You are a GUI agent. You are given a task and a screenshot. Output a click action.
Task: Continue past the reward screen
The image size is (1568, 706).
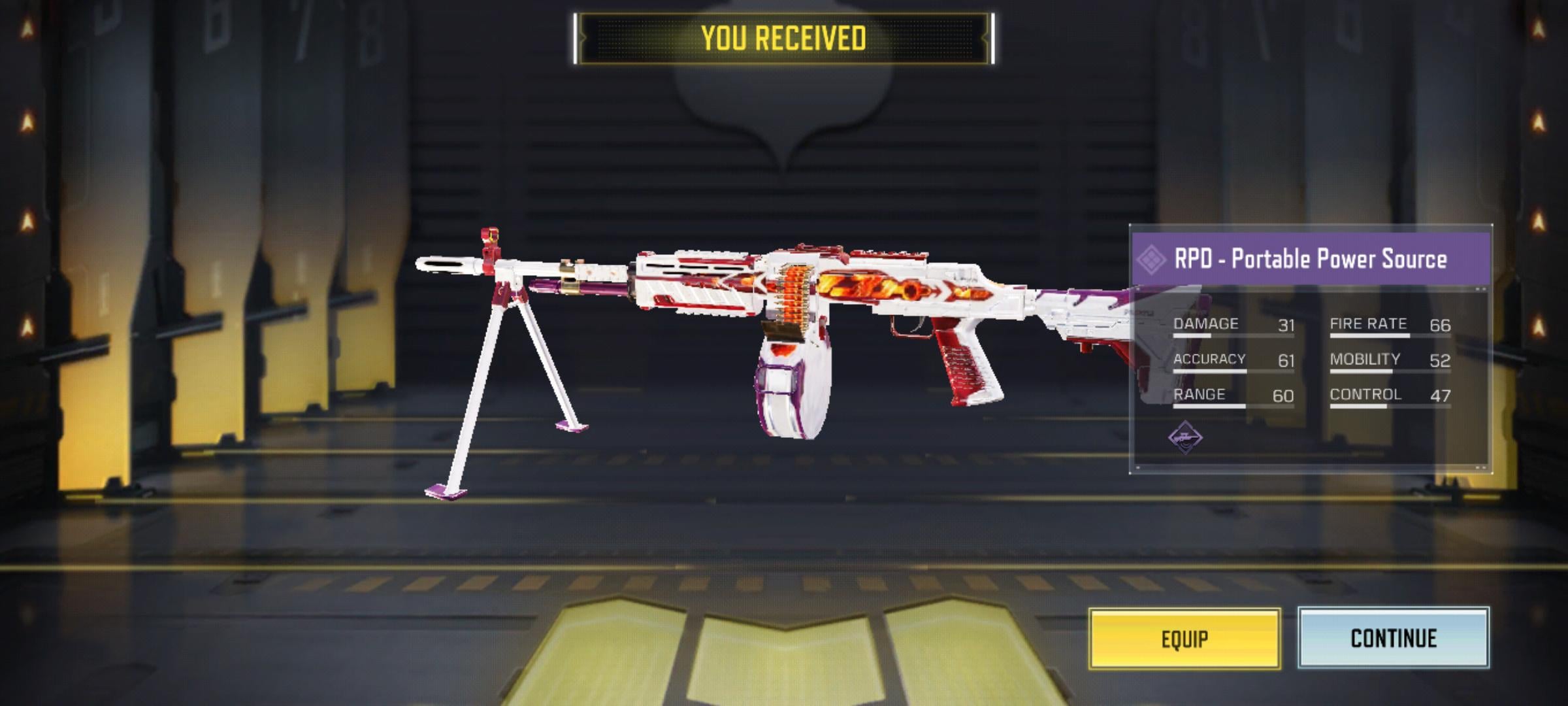pyautogui.click(x=1393, y=637)
